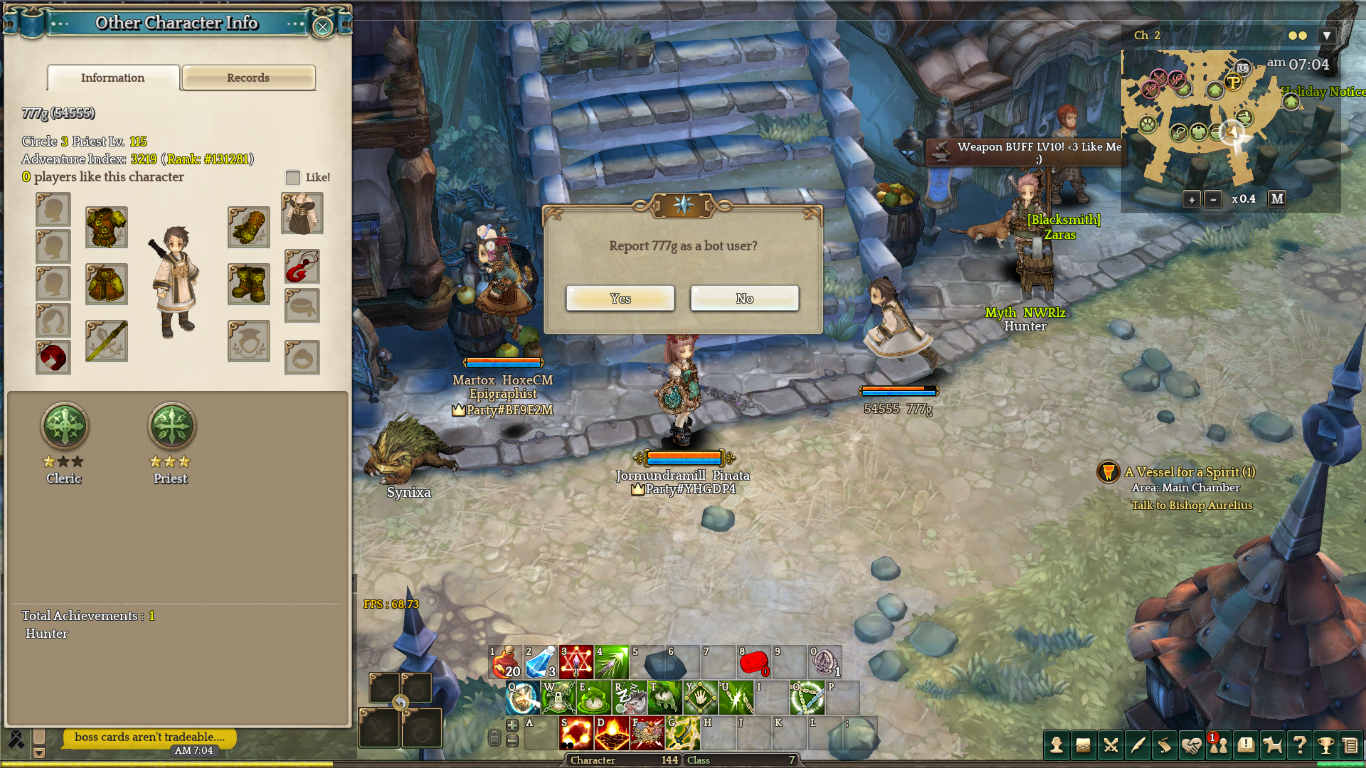Image resolution: width=1366 pixels, height=768 pixels.
Task: Select the Priest class emblem
Action: click(x=171, y=427)
